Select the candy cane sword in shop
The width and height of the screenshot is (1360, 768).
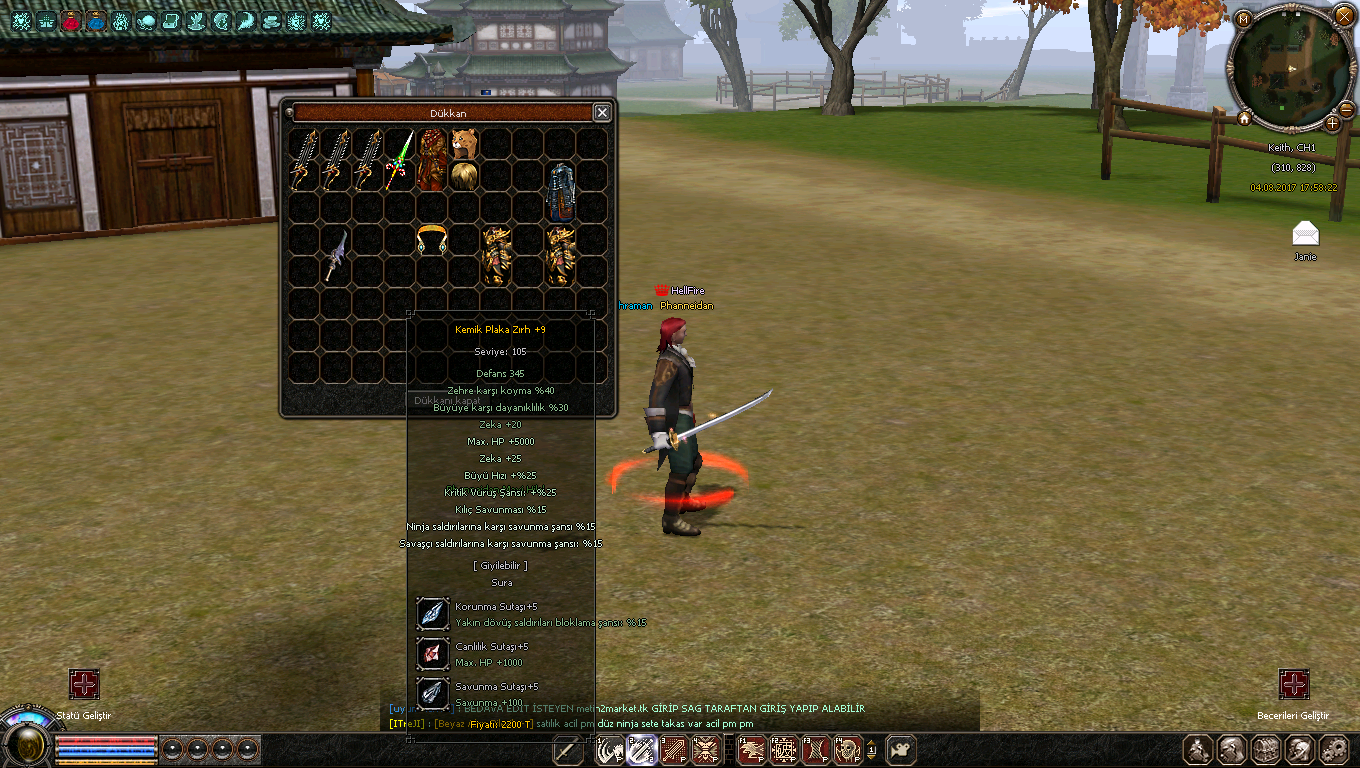[x=400, y=160]
